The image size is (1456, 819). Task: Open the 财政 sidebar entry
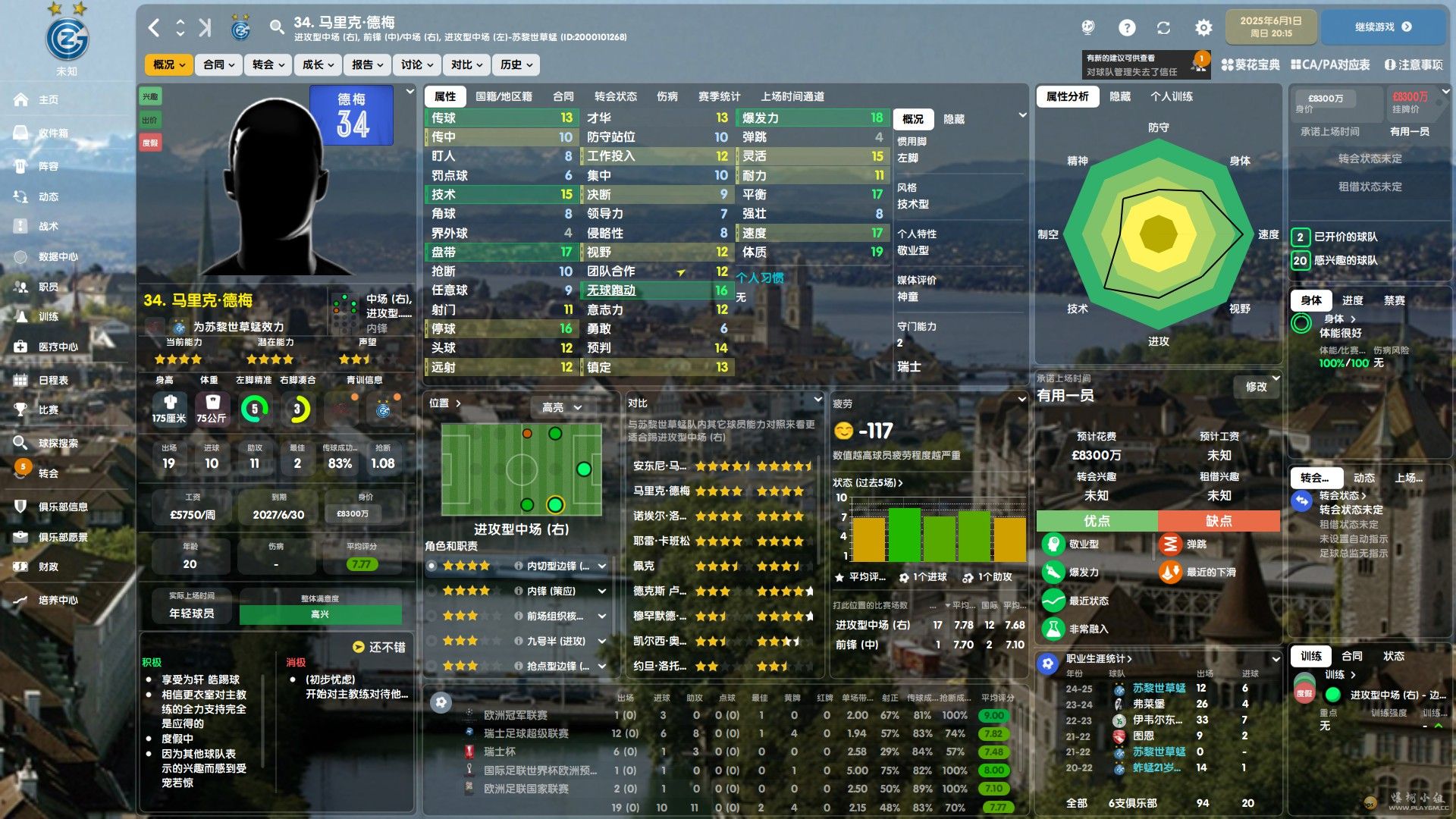pyautogui.click(x=49, y=566)
